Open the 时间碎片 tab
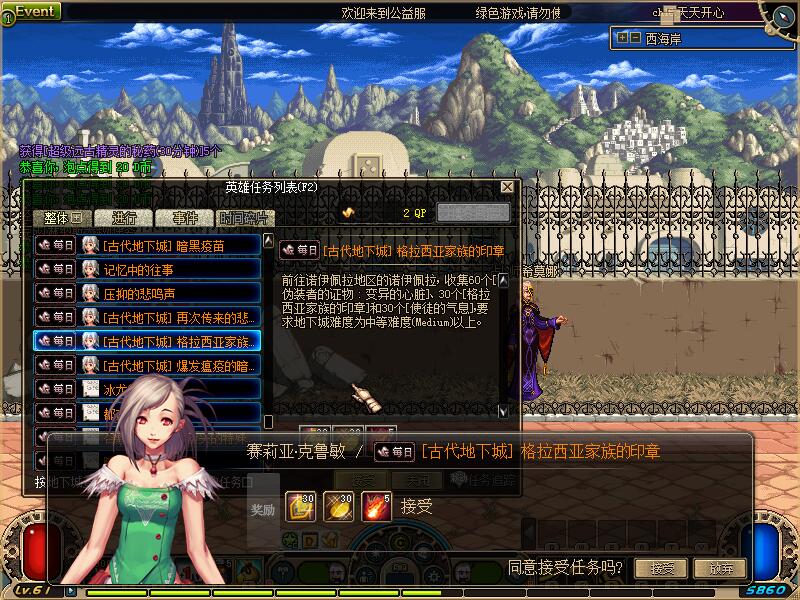This screenshot has height=600, width=800. click(243, 217)
